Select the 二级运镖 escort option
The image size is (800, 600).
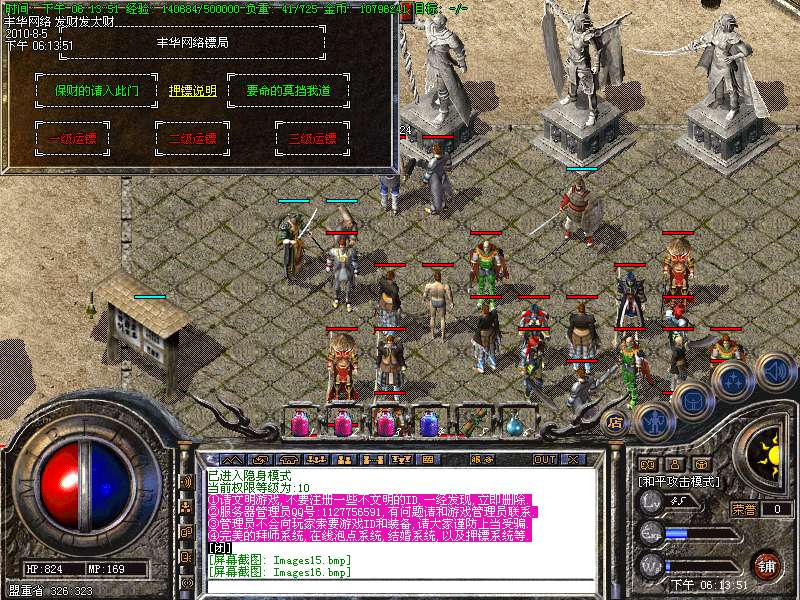192,139
